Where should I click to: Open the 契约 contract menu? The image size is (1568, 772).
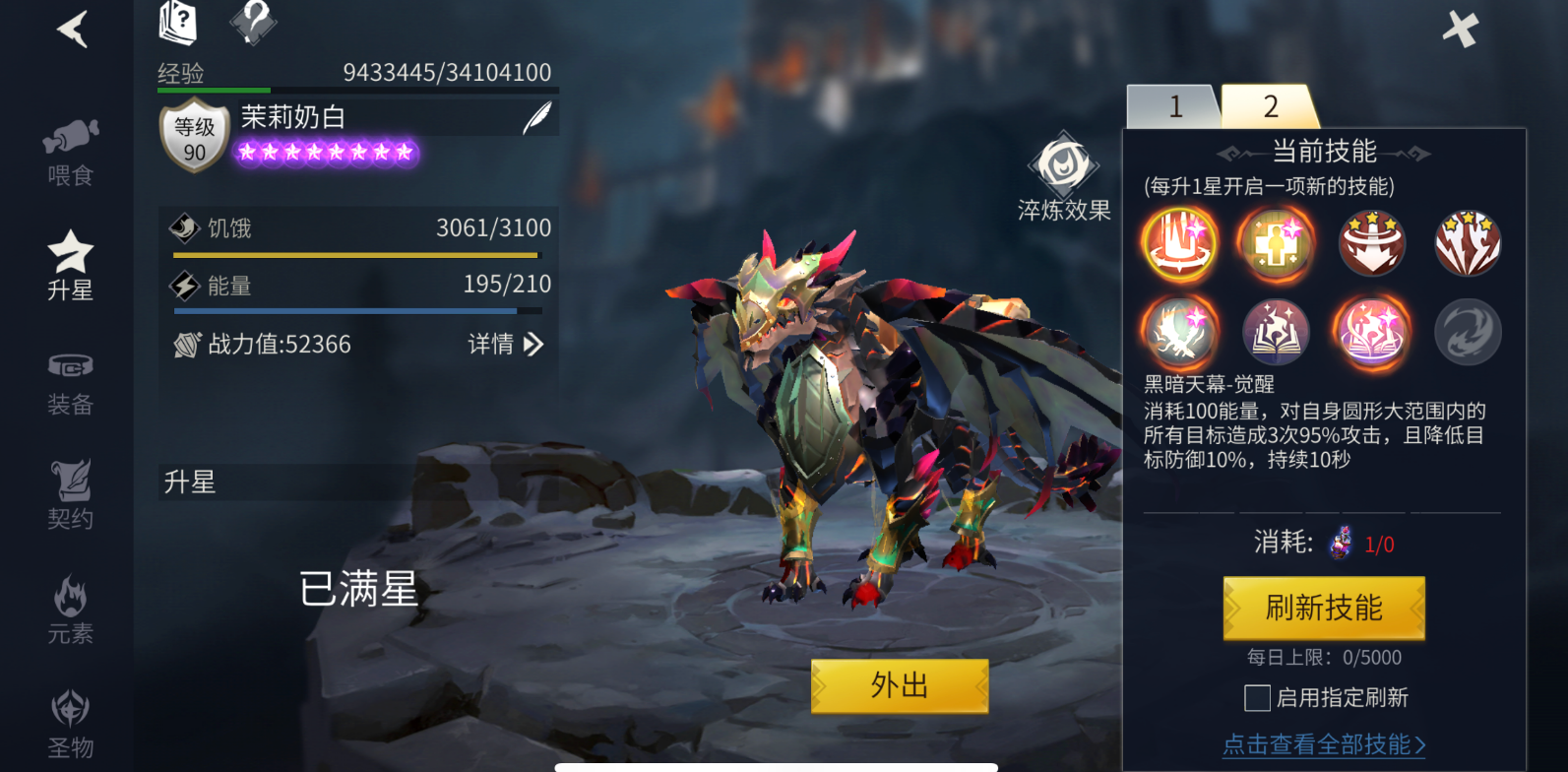point(70,495)
